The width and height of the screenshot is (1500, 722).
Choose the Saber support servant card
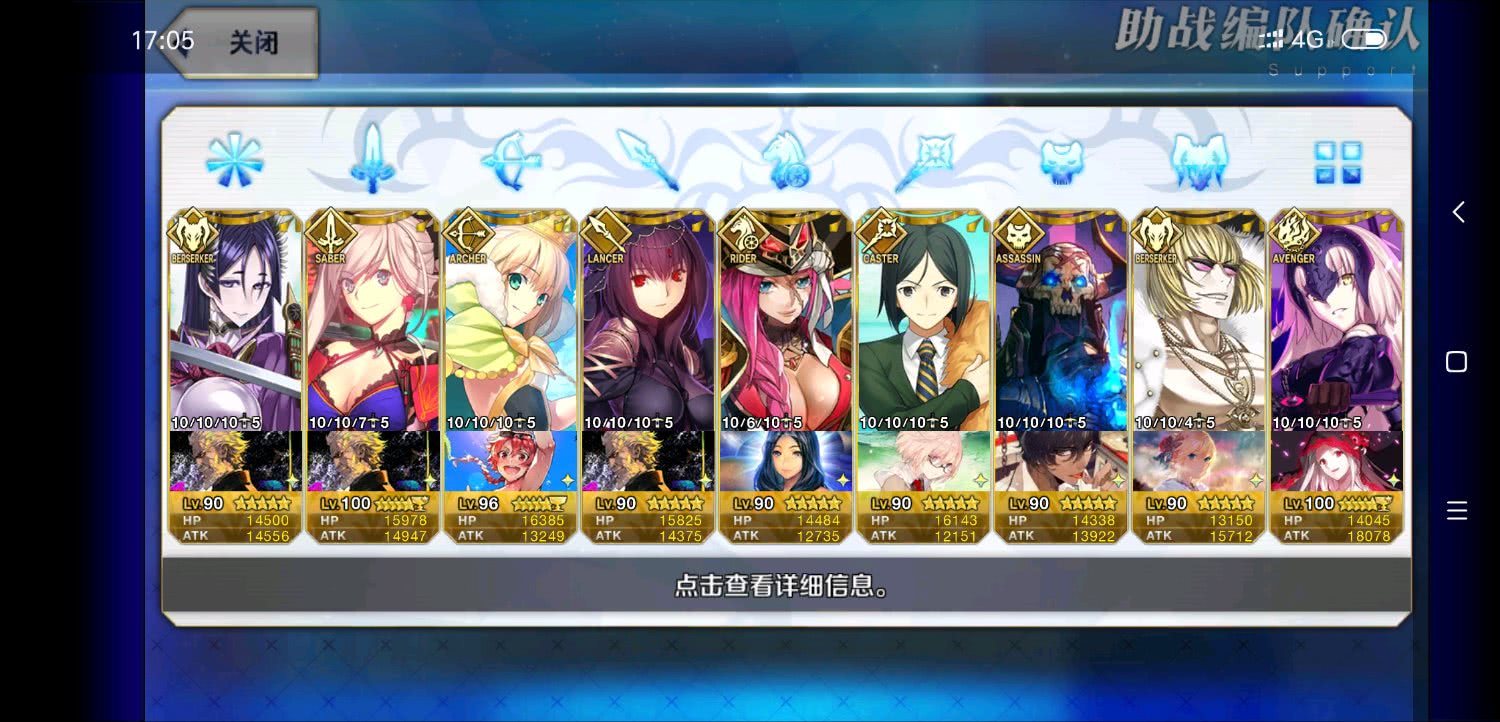(x=373, y=330)
